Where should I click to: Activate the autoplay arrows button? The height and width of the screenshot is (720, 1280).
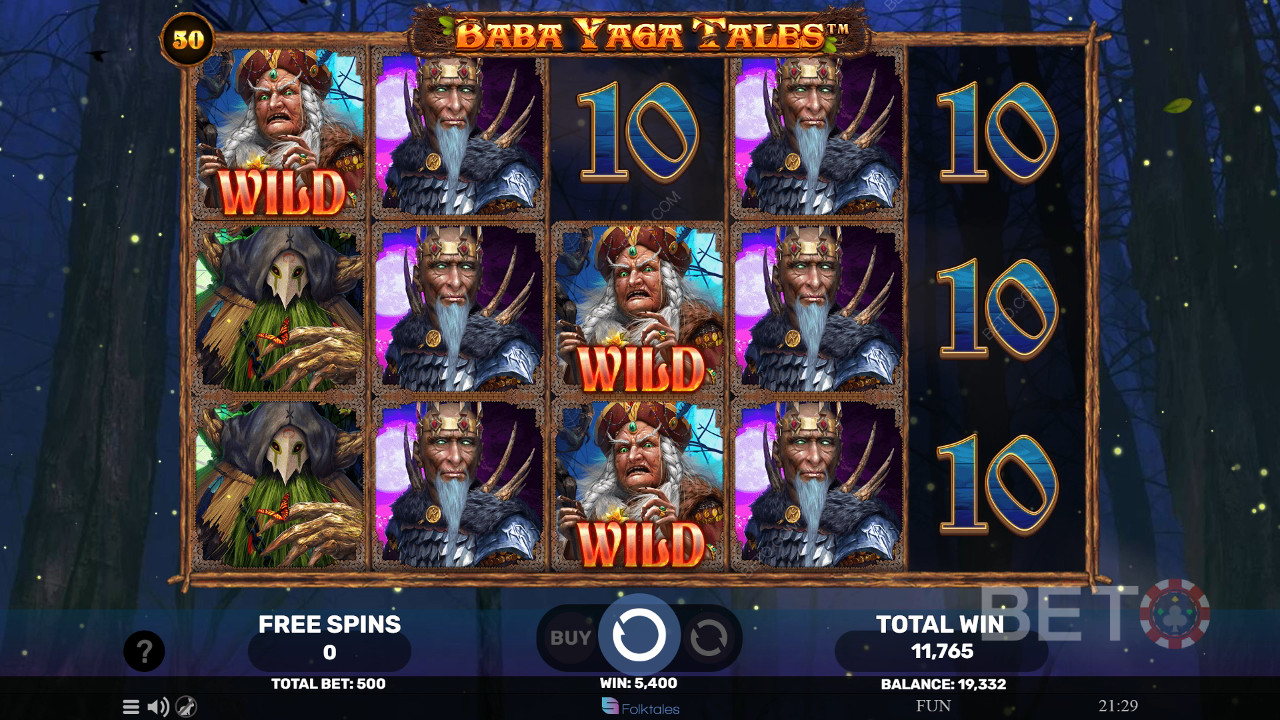[x=708, y=638]
